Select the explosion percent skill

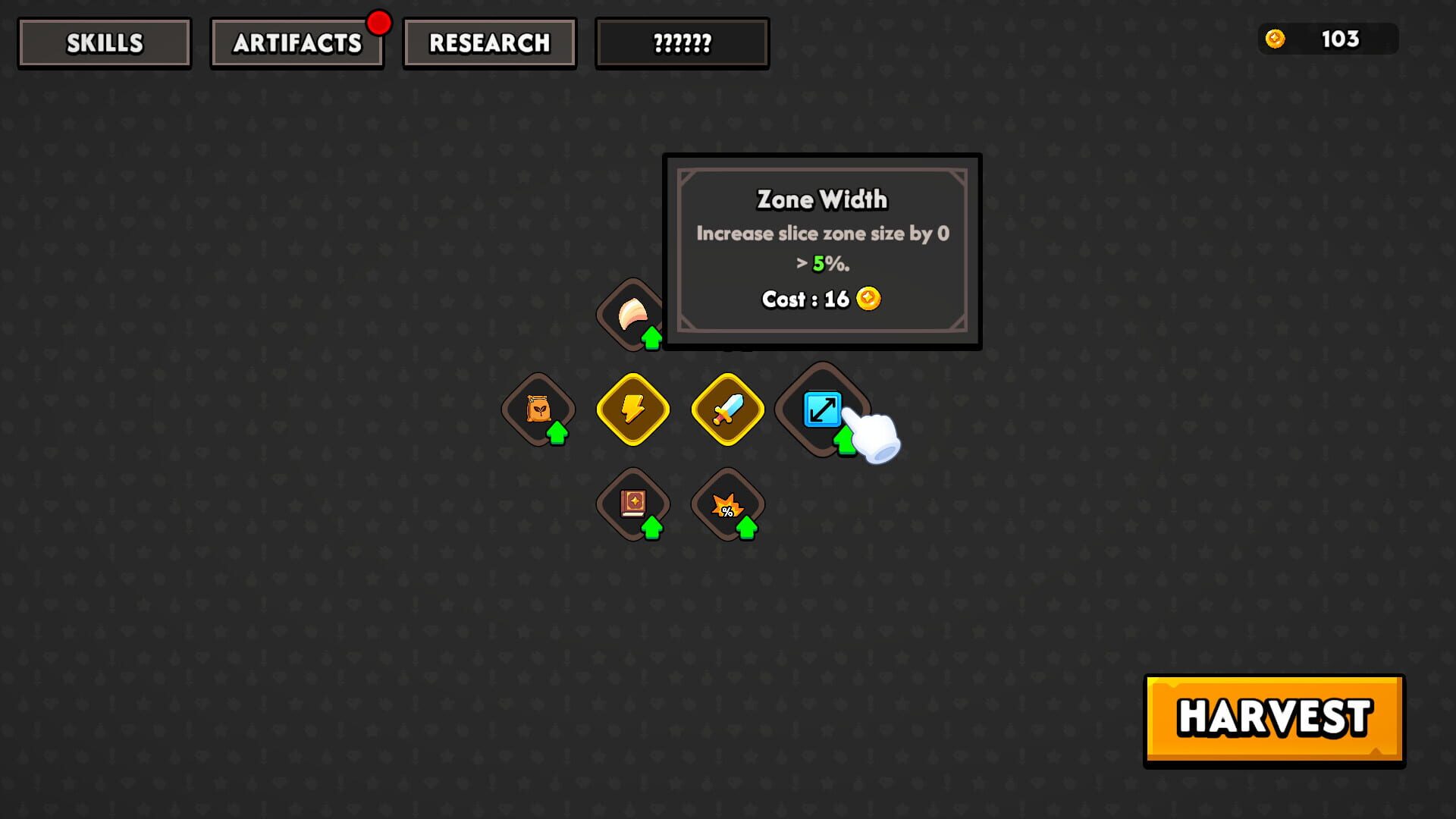(726, 504)
